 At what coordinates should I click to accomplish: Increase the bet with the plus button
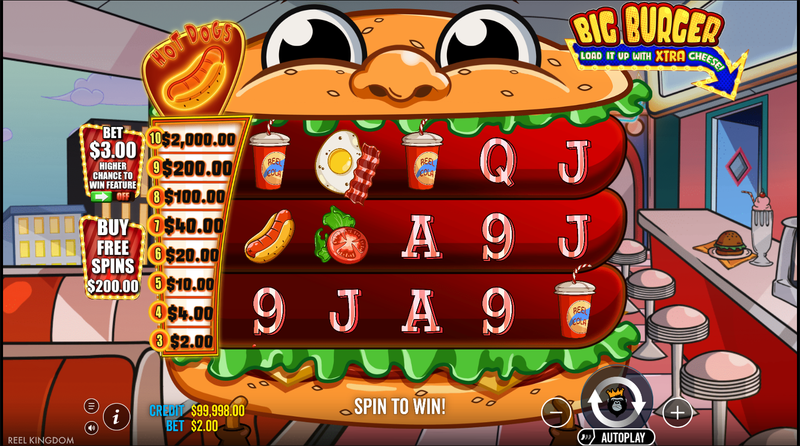(x=677, y=411)
